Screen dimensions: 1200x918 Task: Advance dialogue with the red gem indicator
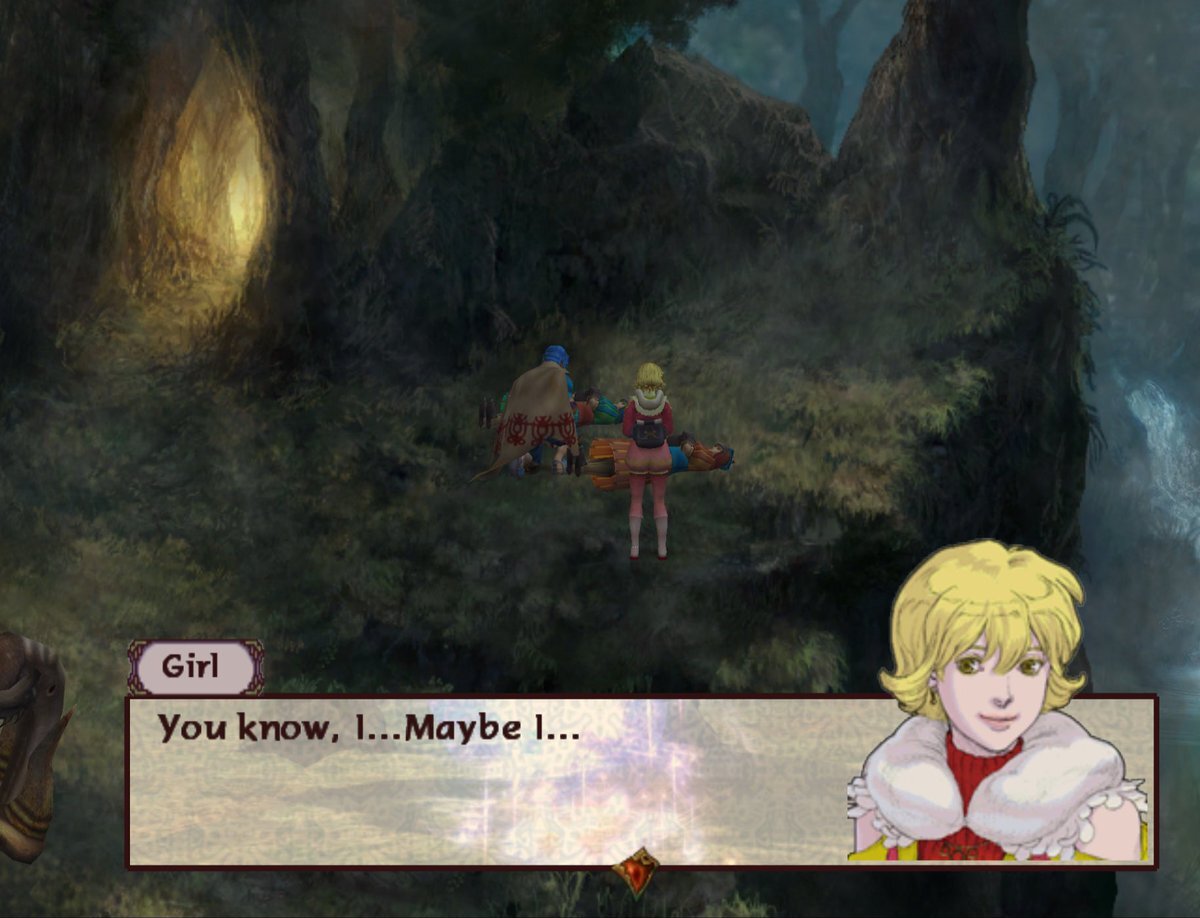pyautogui.click(x=637, y=871)
